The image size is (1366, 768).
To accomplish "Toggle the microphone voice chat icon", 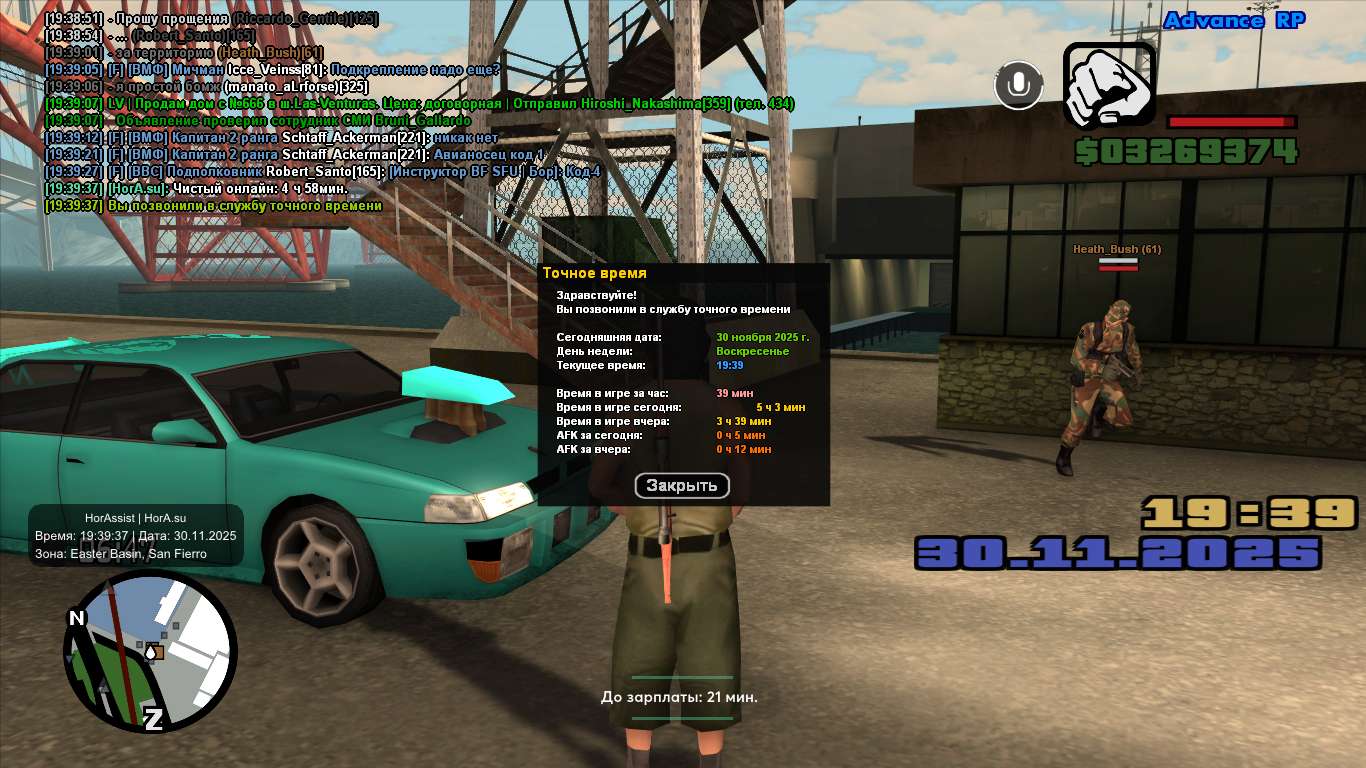I will click(x=1018, y=85).
